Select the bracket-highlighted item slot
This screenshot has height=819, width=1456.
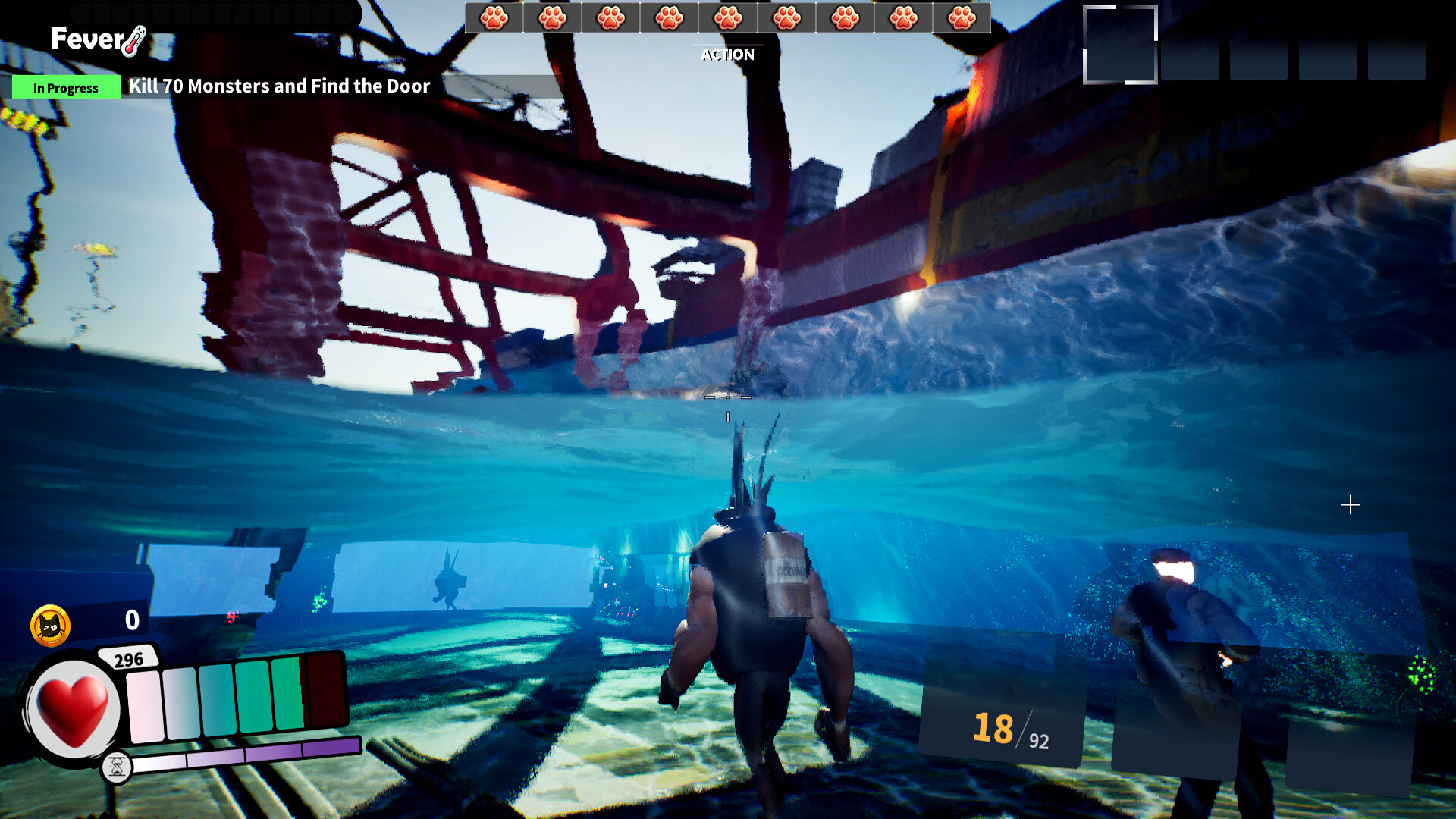[1119, 45]
